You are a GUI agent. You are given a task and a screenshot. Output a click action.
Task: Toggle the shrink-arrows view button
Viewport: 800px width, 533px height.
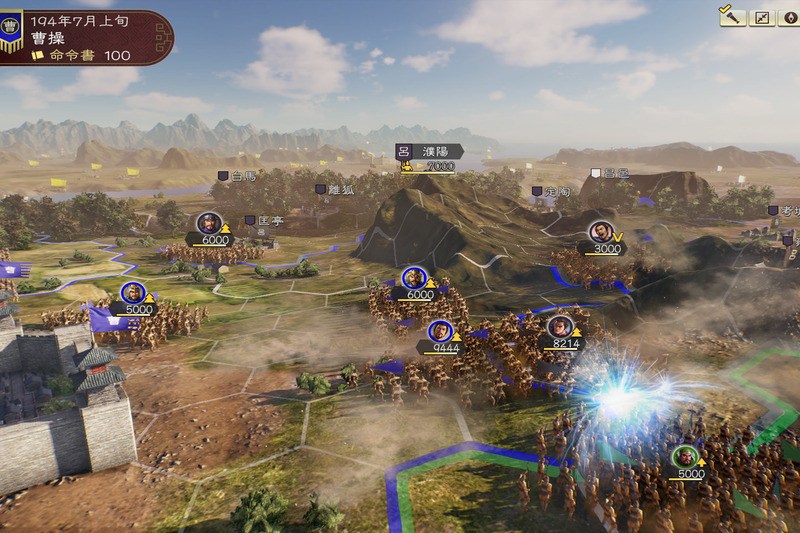point(761,17)
